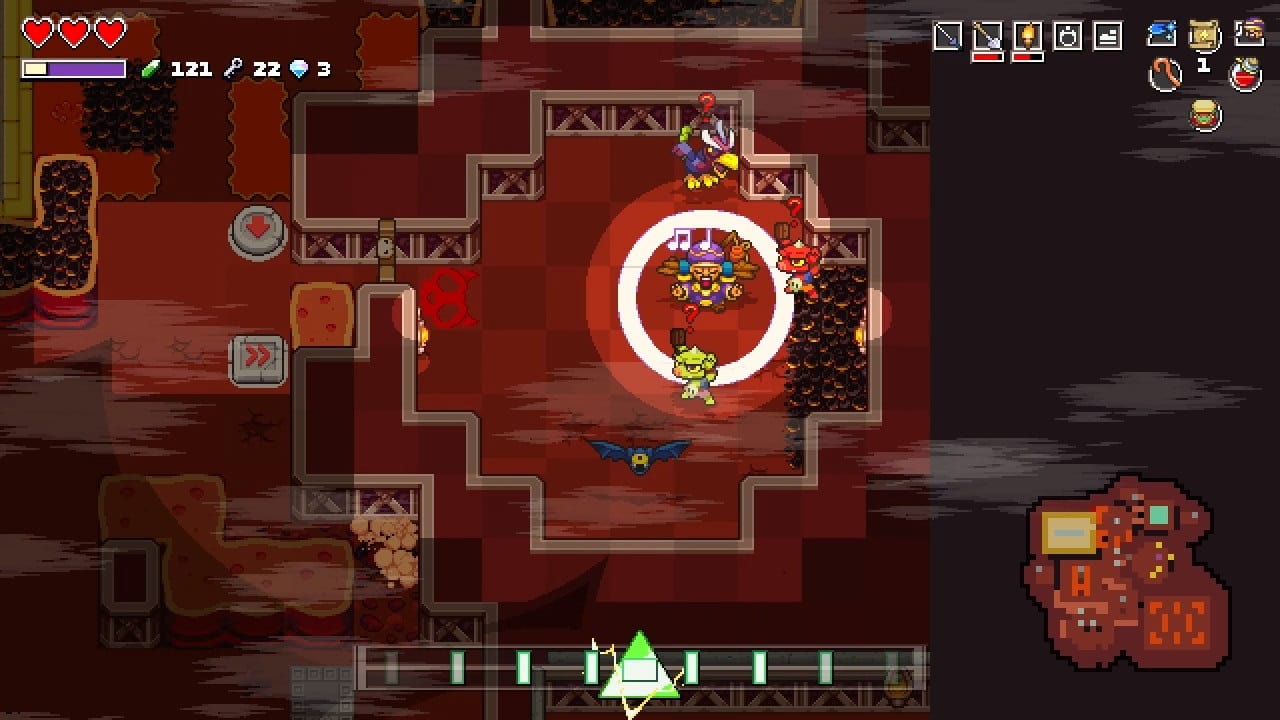Image resolution: width=1280 pixels, height=720 pixels.
Task: Select the shovel slot in the toolbar
Action: click(987, 35)
